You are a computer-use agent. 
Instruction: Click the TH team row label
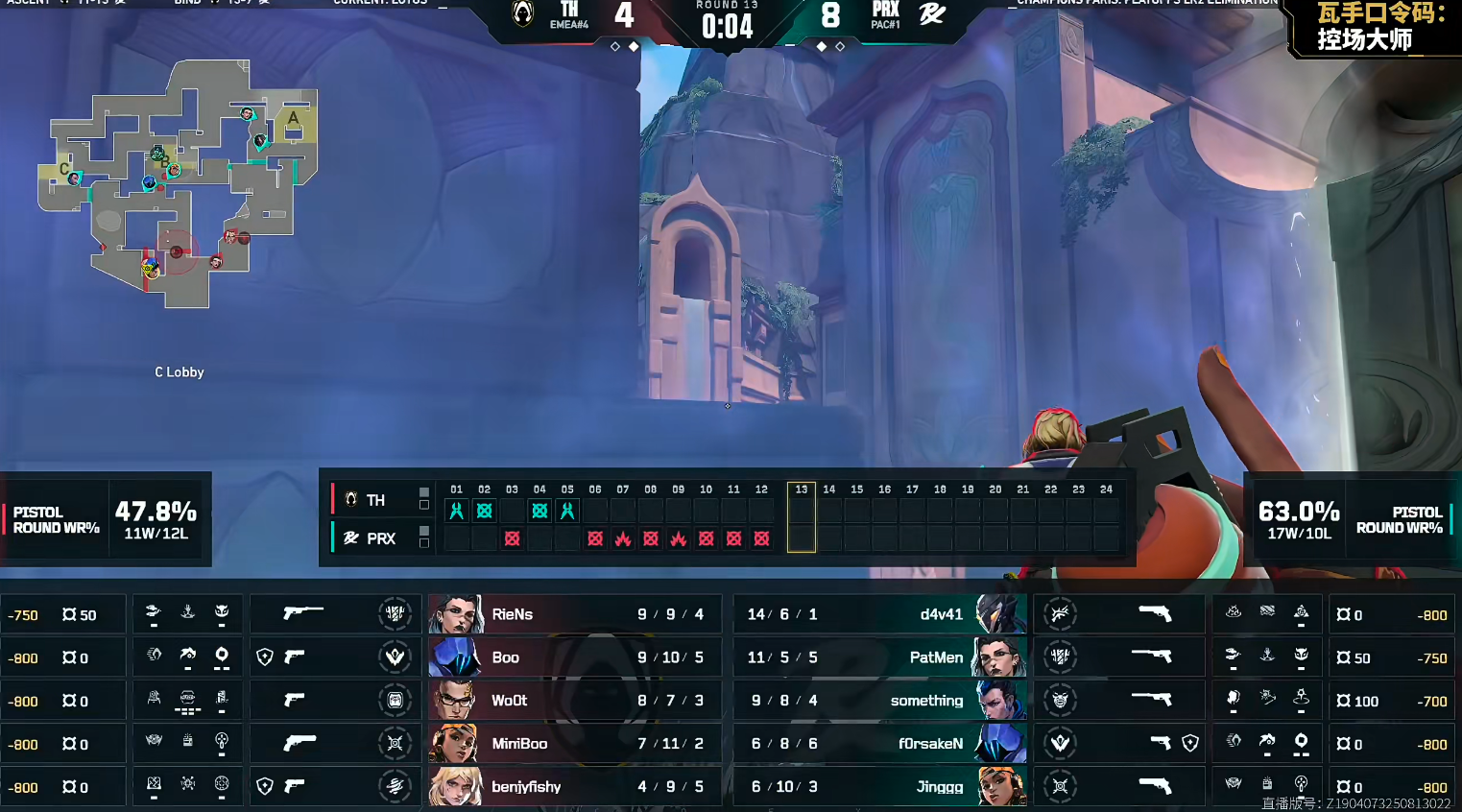point(374,500)
